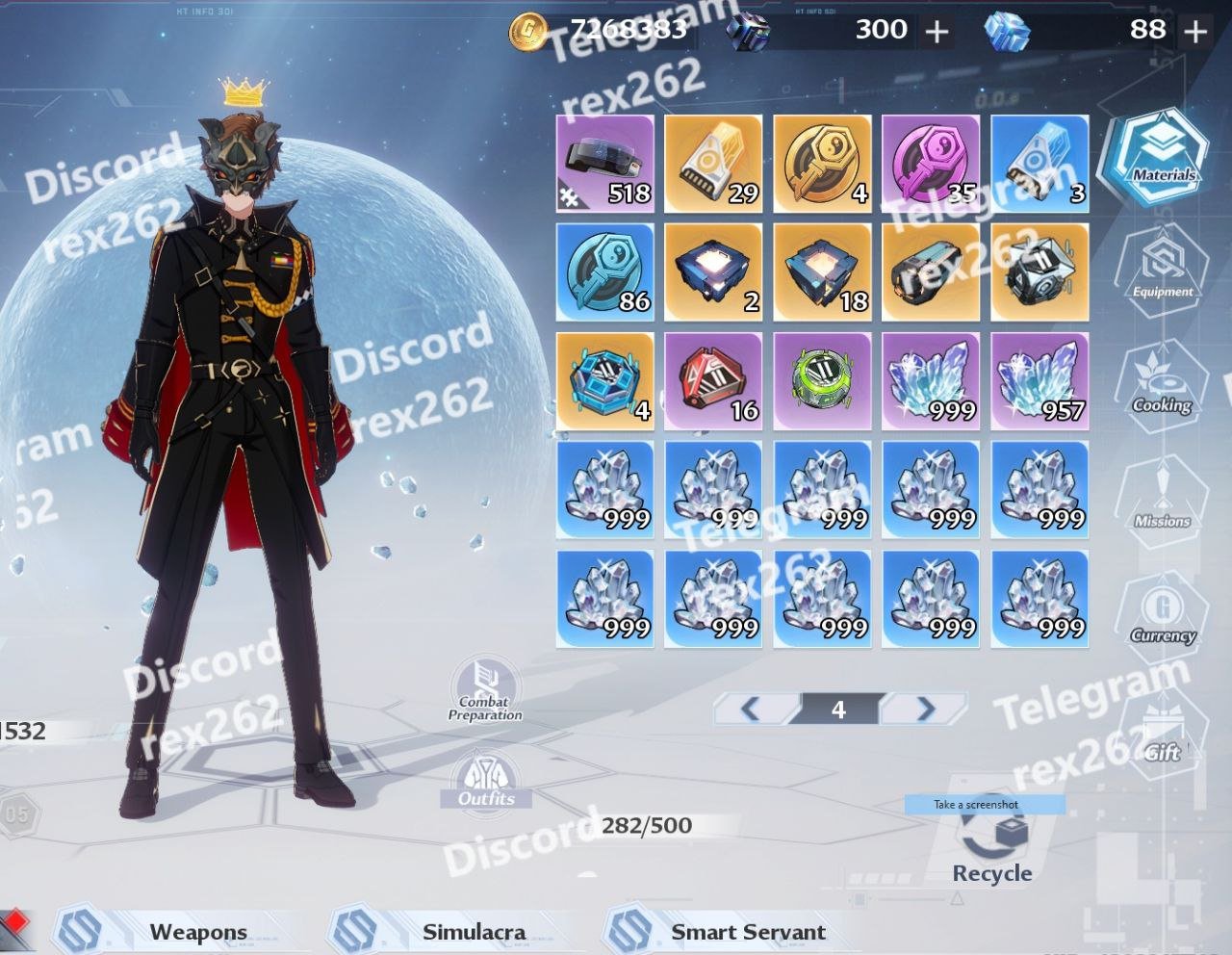Go to the next backpack page
1232x955 pixels.
pyautogui.click(x=924, y=710)
